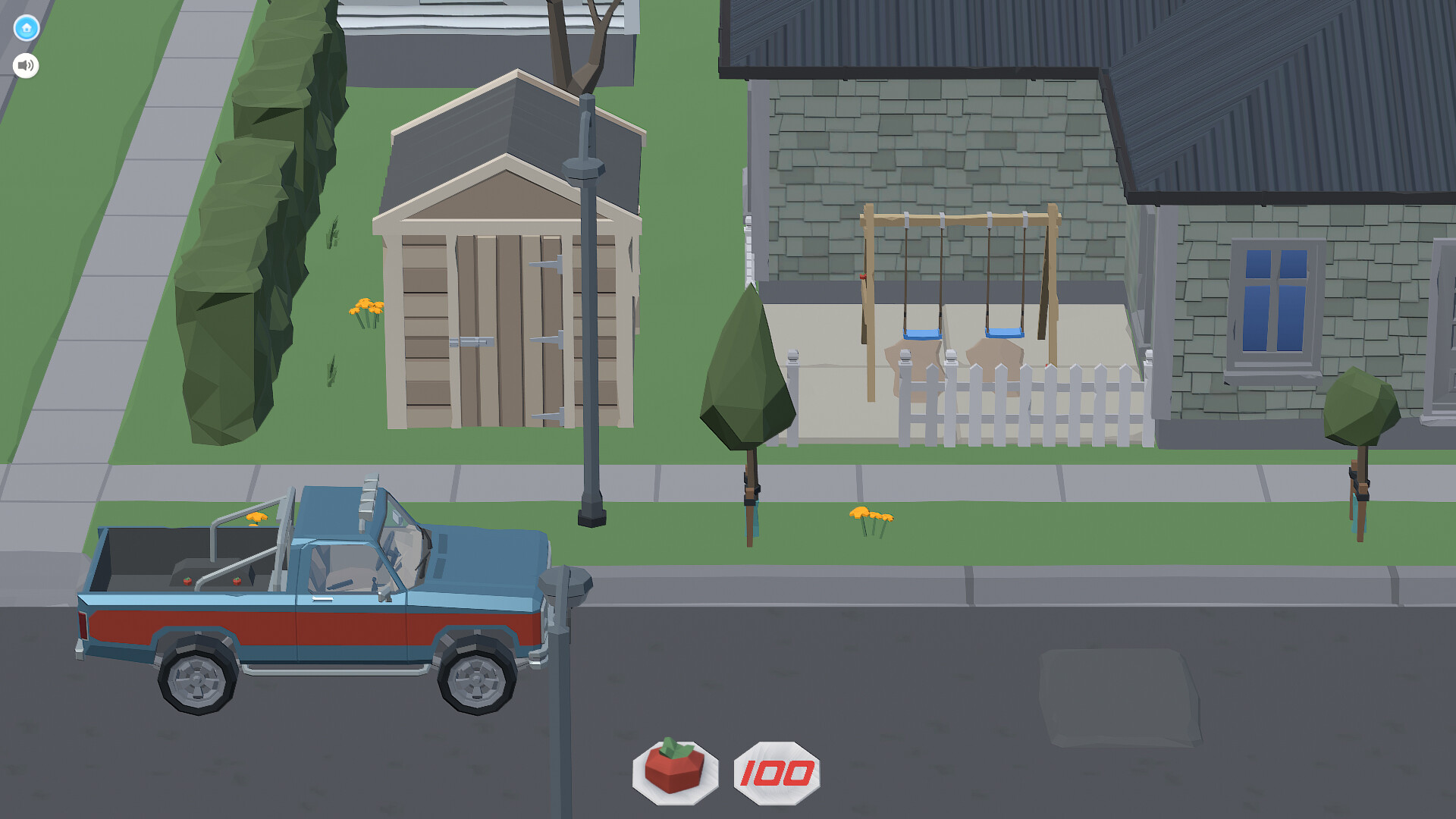
Task: Click the blue home button
Action: pos(25,28)
